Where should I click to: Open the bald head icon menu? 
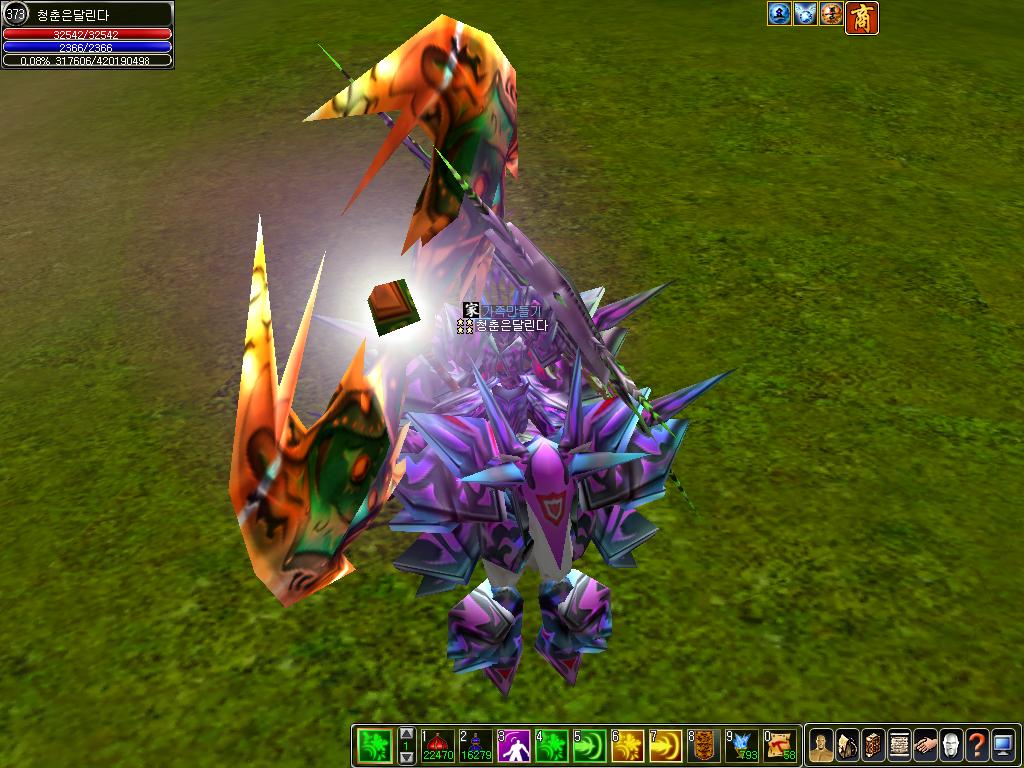tap(951, 745)
